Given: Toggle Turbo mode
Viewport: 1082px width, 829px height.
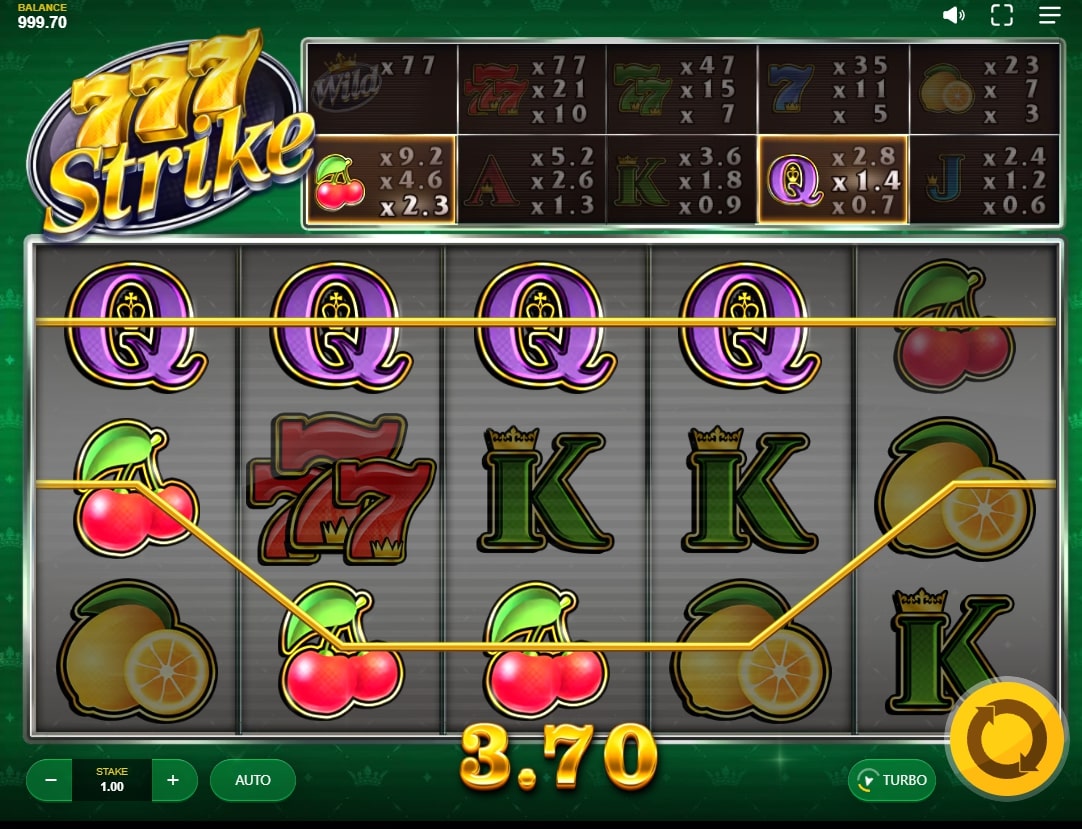Looking at the screenshot, I should pos(892,780).
